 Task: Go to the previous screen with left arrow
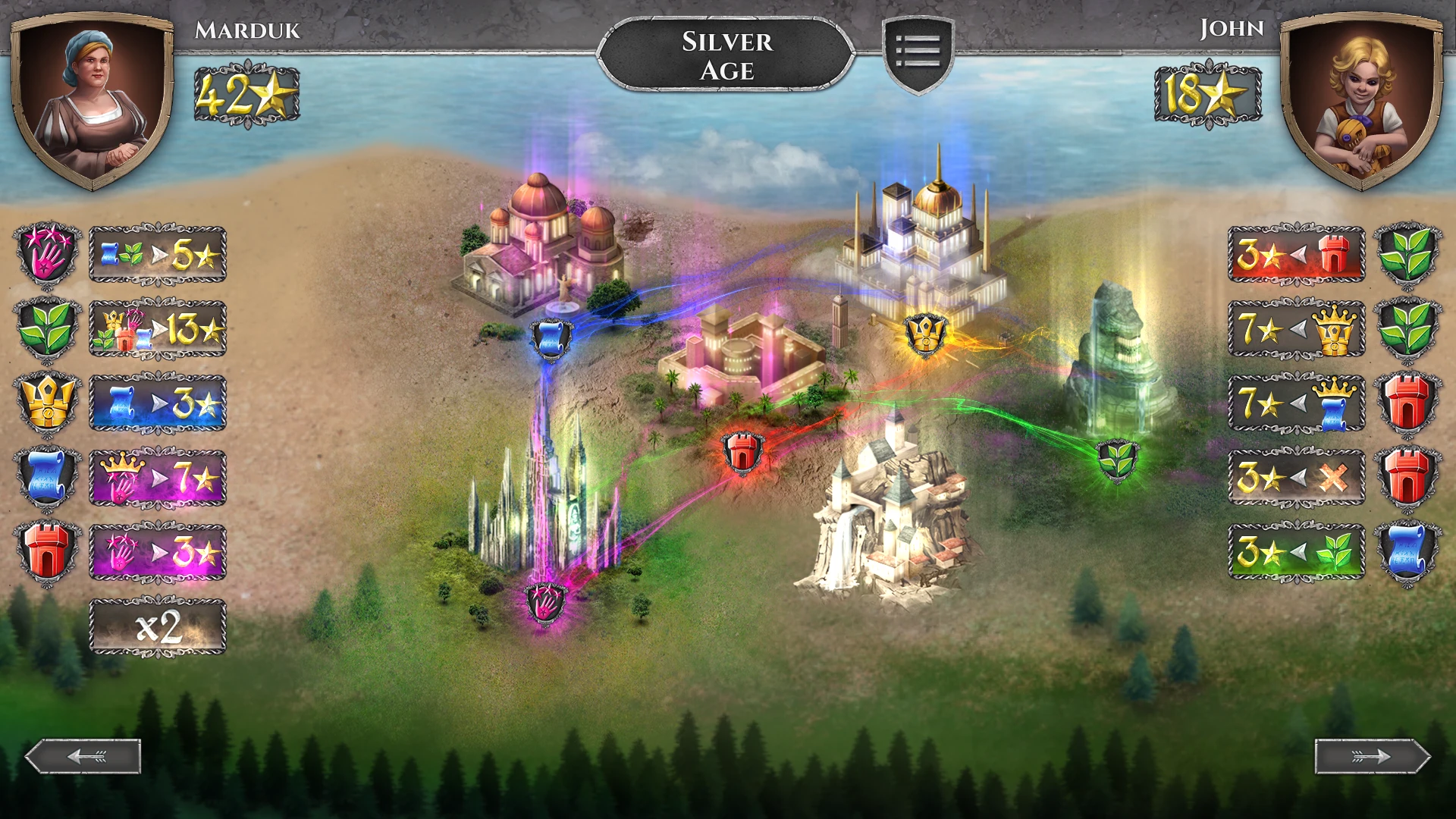(x=83, y=756)
